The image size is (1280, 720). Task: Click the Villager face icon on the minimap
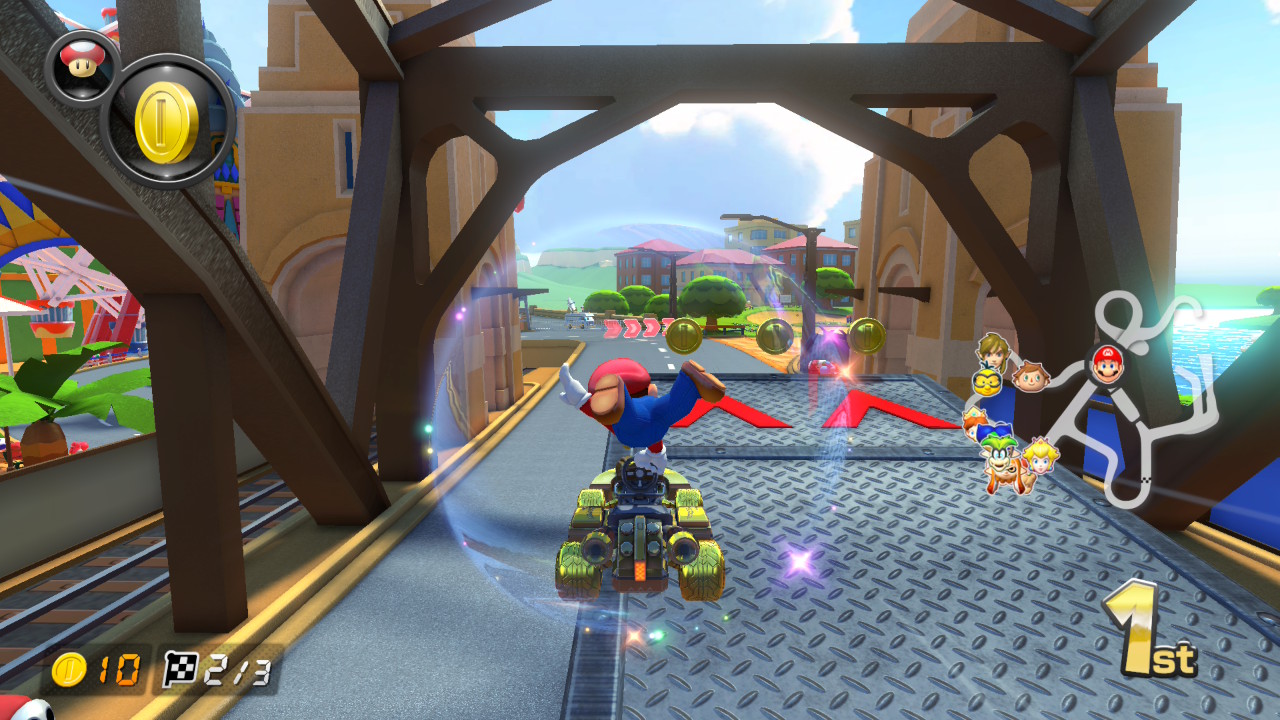click(x=1028, y=378)
